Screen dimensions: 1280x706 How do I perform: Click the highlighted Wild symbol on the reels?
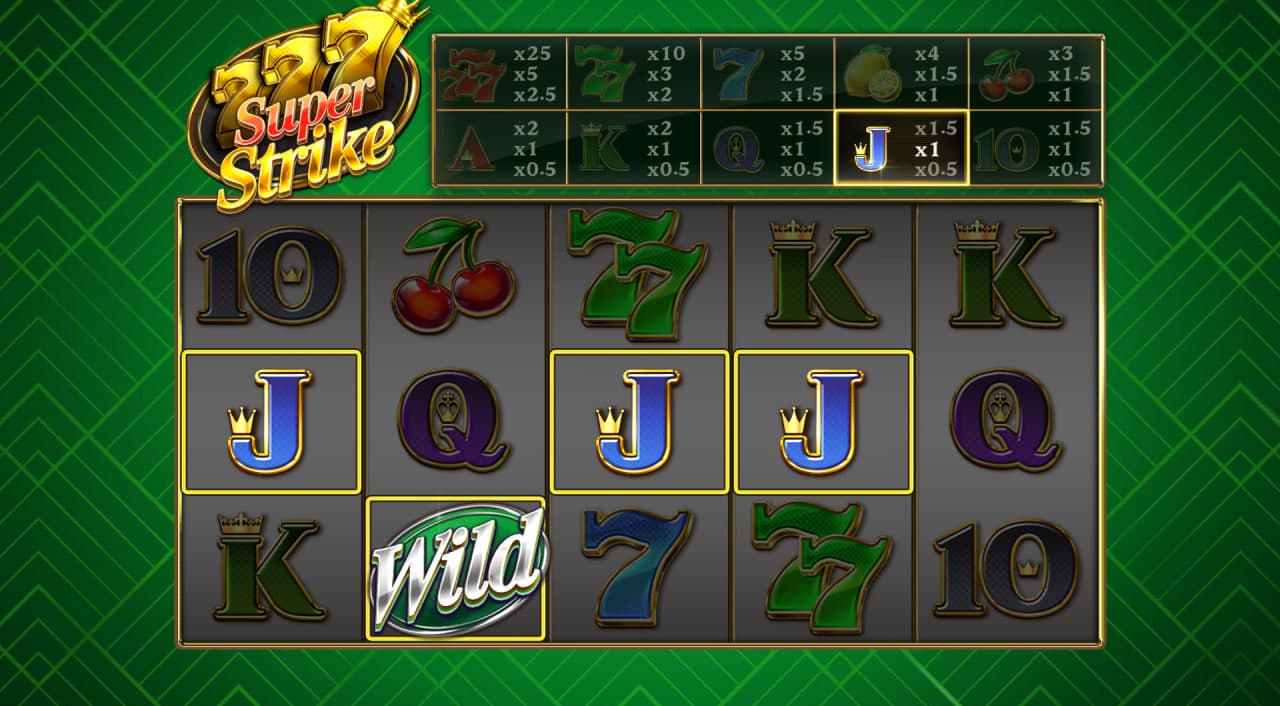click(x=456, y=568)
